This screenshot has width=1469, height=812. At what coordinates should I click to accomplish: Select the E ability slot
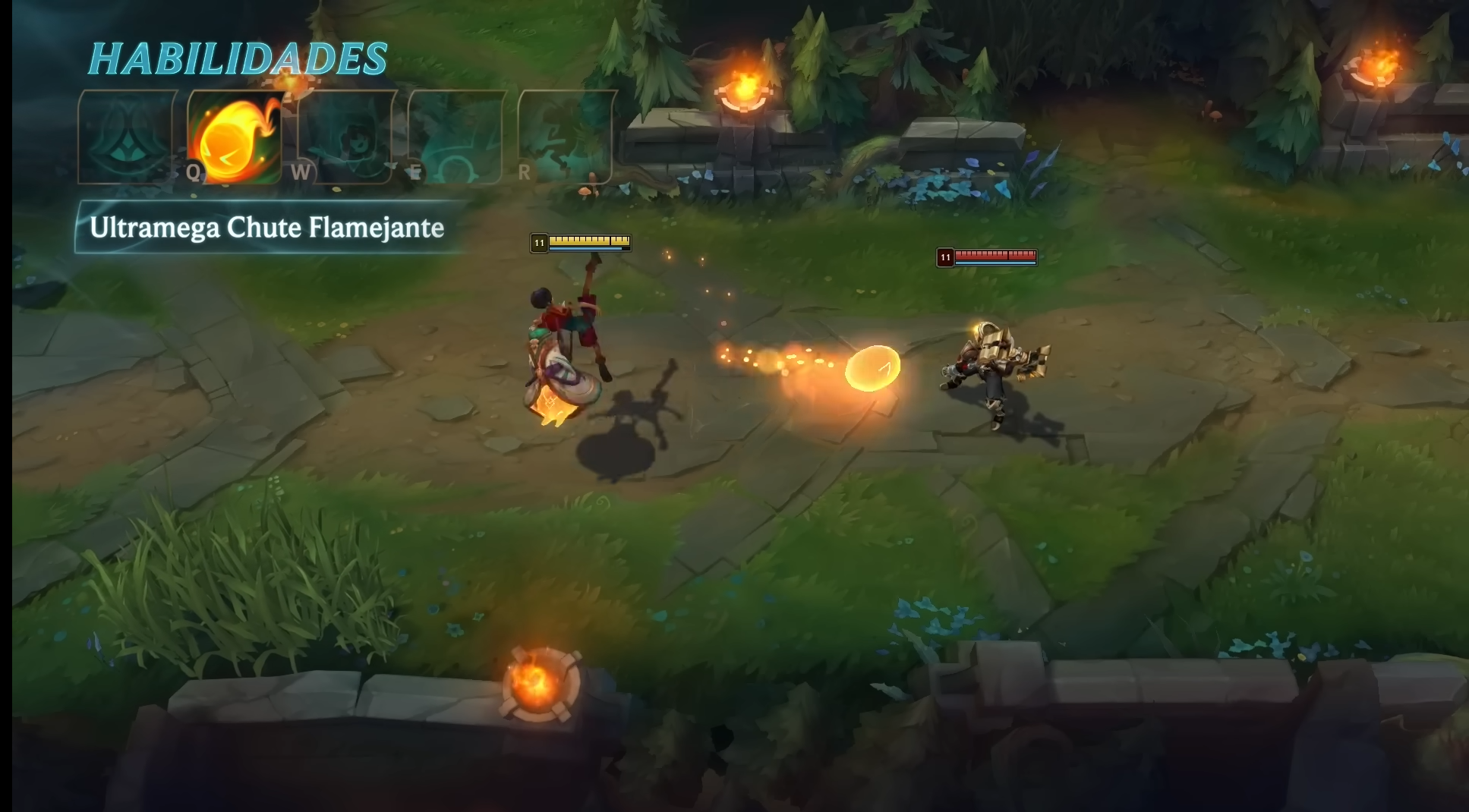pyautogui.click(x=456, y=137)
